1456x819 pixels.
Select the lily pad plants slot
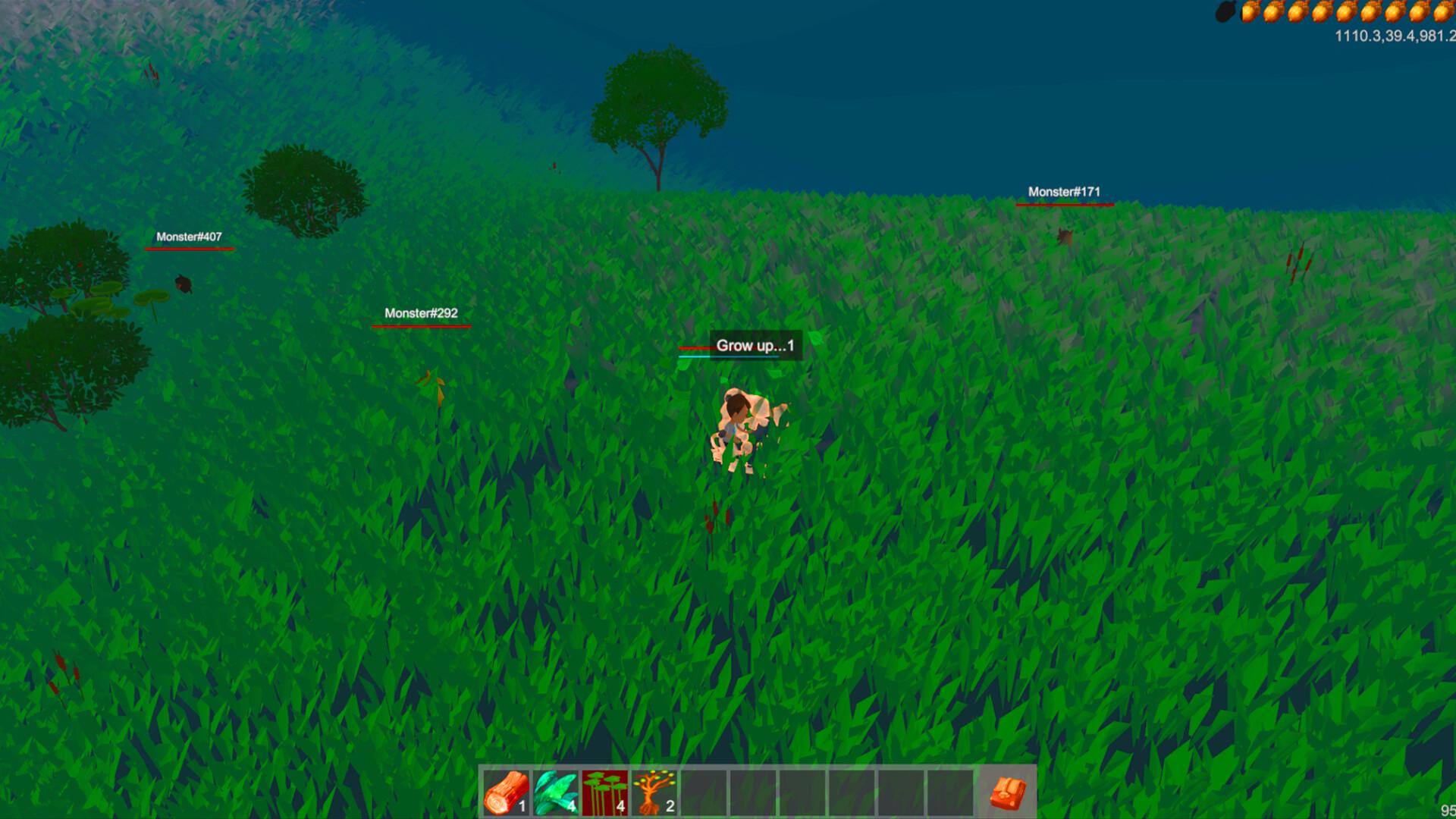click(605, 792)
